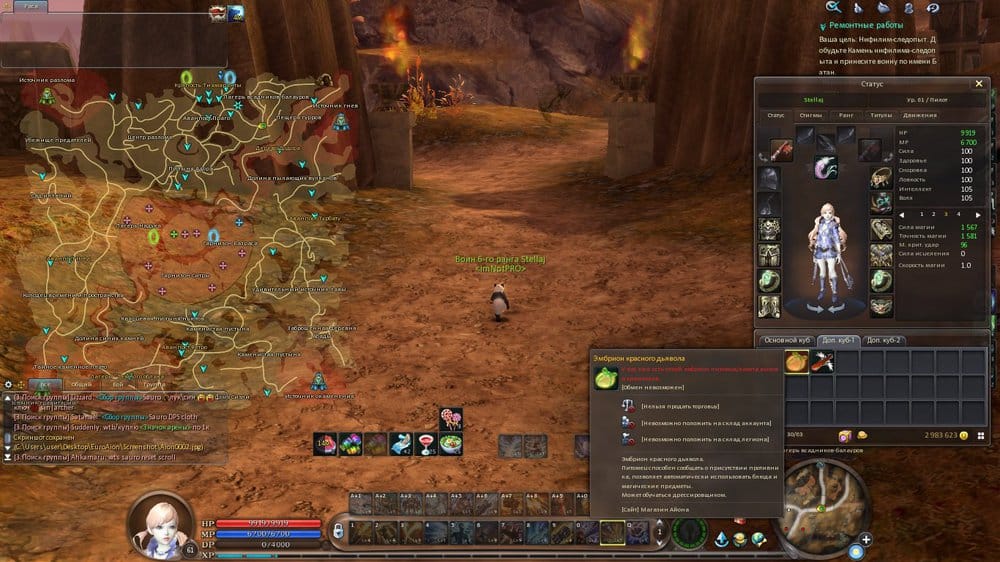The width and height of the screenshot is (1000, 562).
Task: Open the Основной куб inventory tab
Action: 784,340
